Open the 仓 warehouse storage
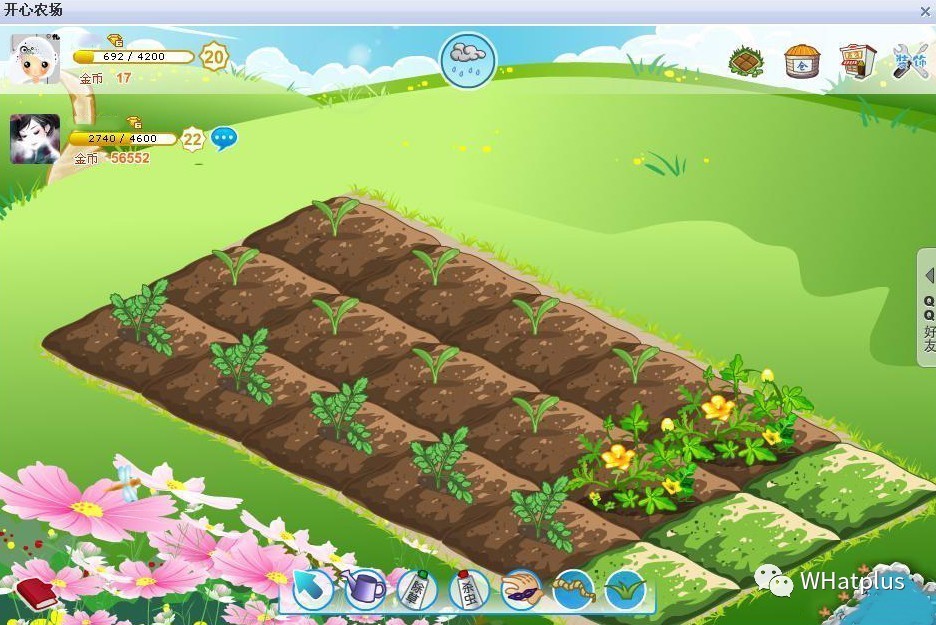Screen dimensions: 936x625 click(801, 61)
